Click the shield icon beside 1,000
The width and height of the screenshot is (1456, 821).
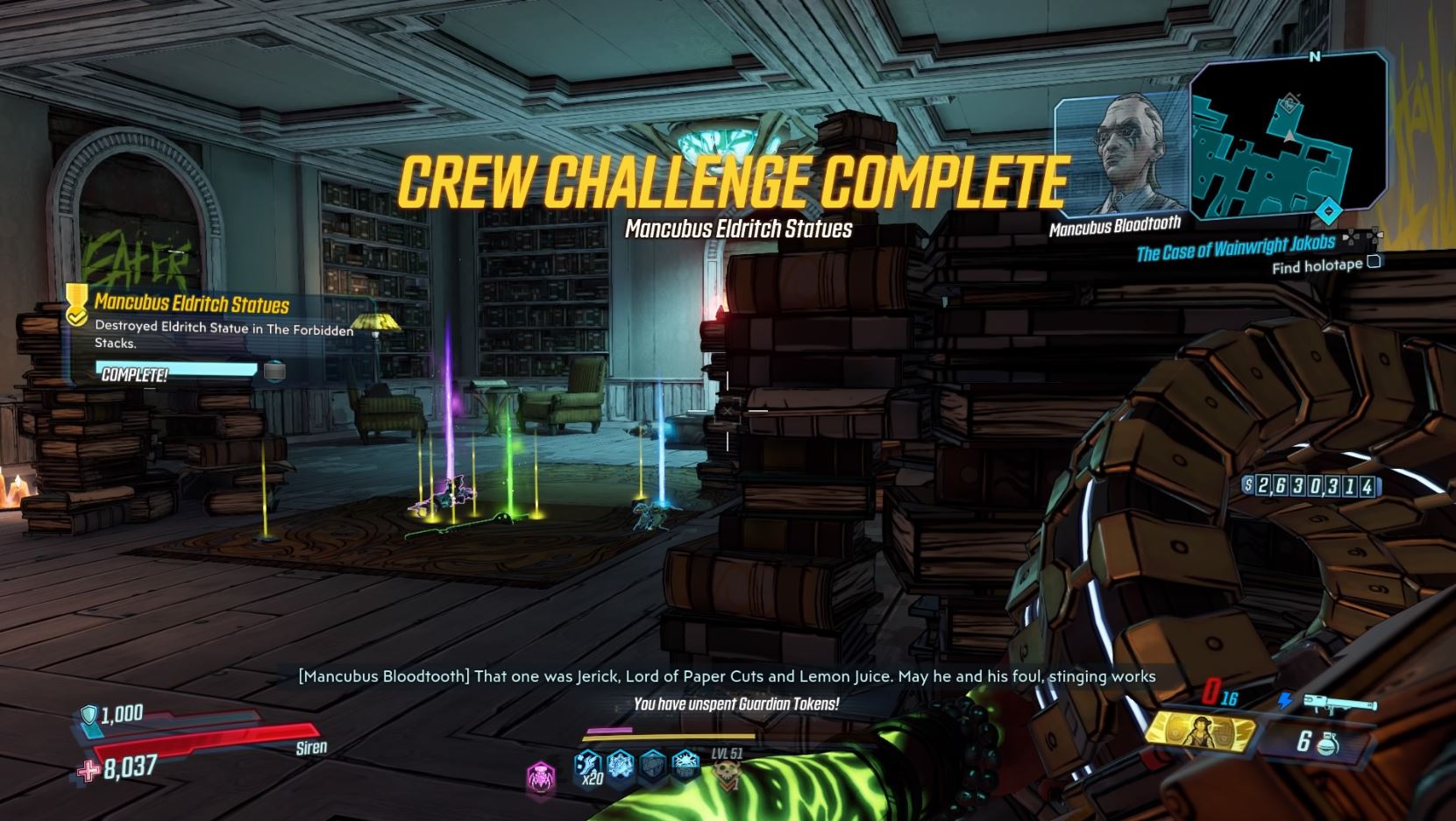[x=89, y=715]
